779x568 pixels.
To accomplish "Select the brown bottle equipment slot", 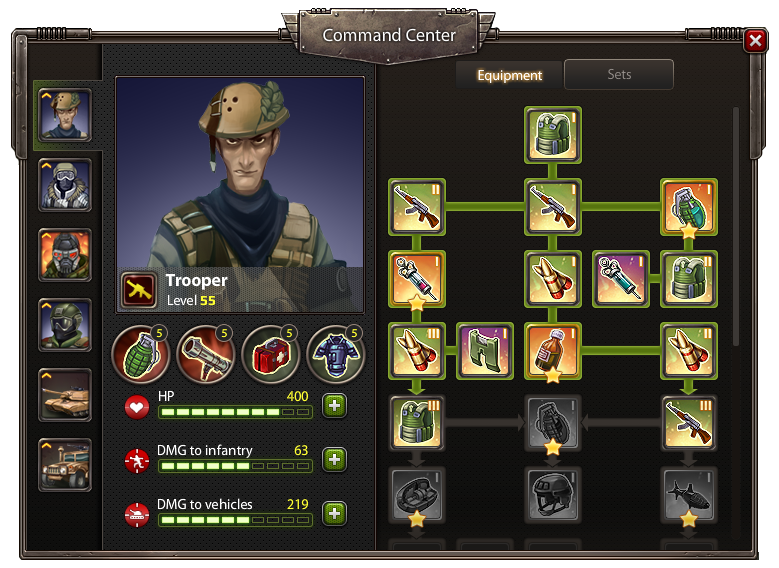I will (x=553, y=351).
